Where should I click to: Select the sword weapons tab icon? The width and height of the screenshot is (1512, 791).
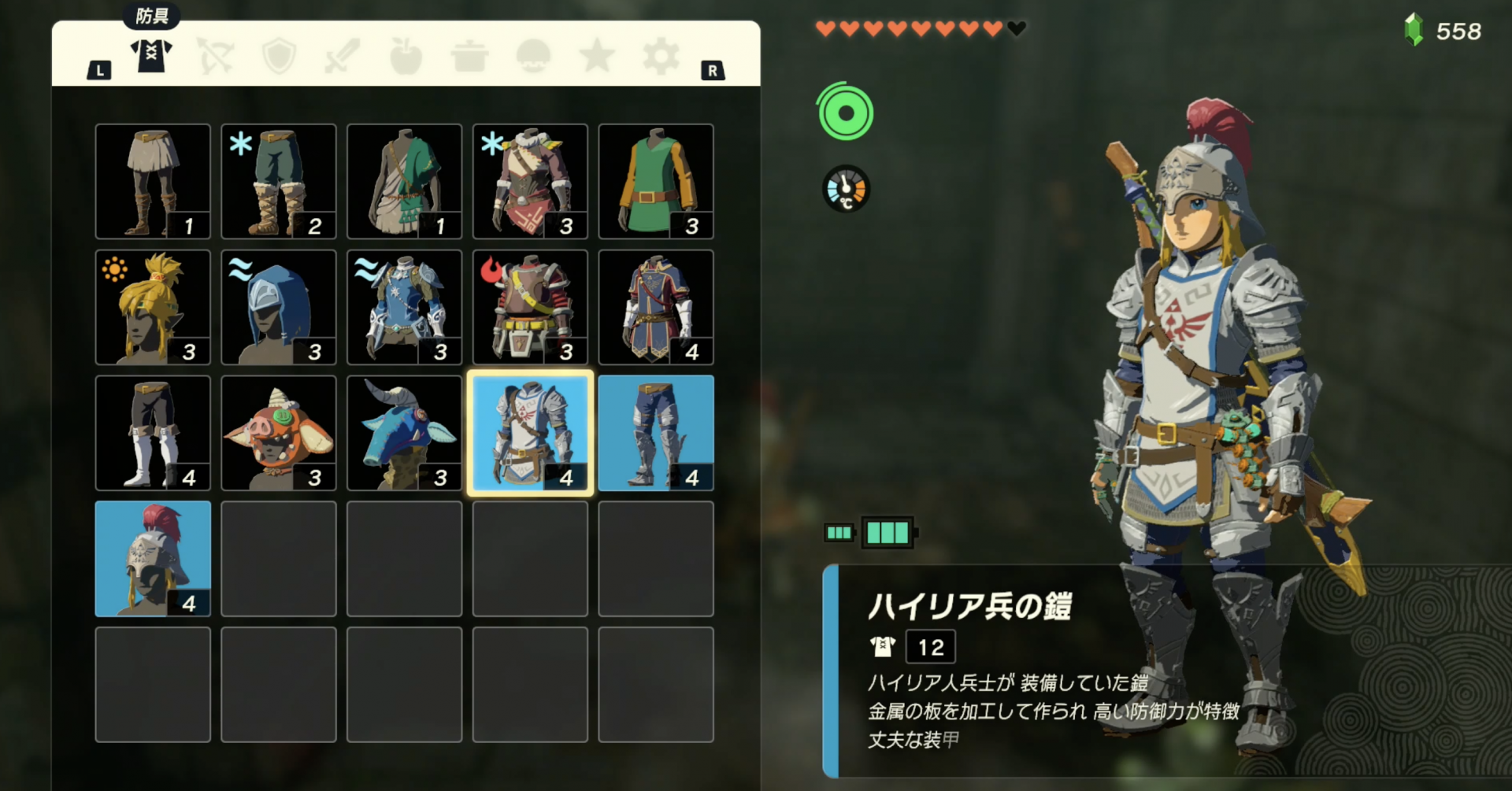[x=341, y=55]
